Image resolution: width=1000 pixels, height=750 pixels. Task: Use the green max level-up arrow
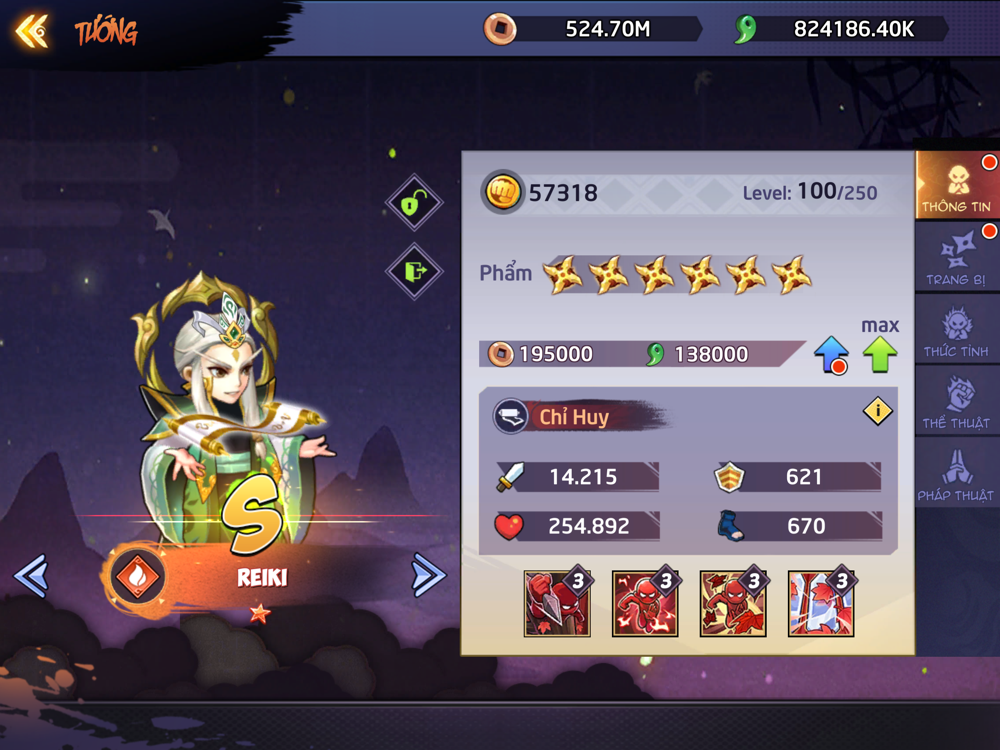pos(880,355)
